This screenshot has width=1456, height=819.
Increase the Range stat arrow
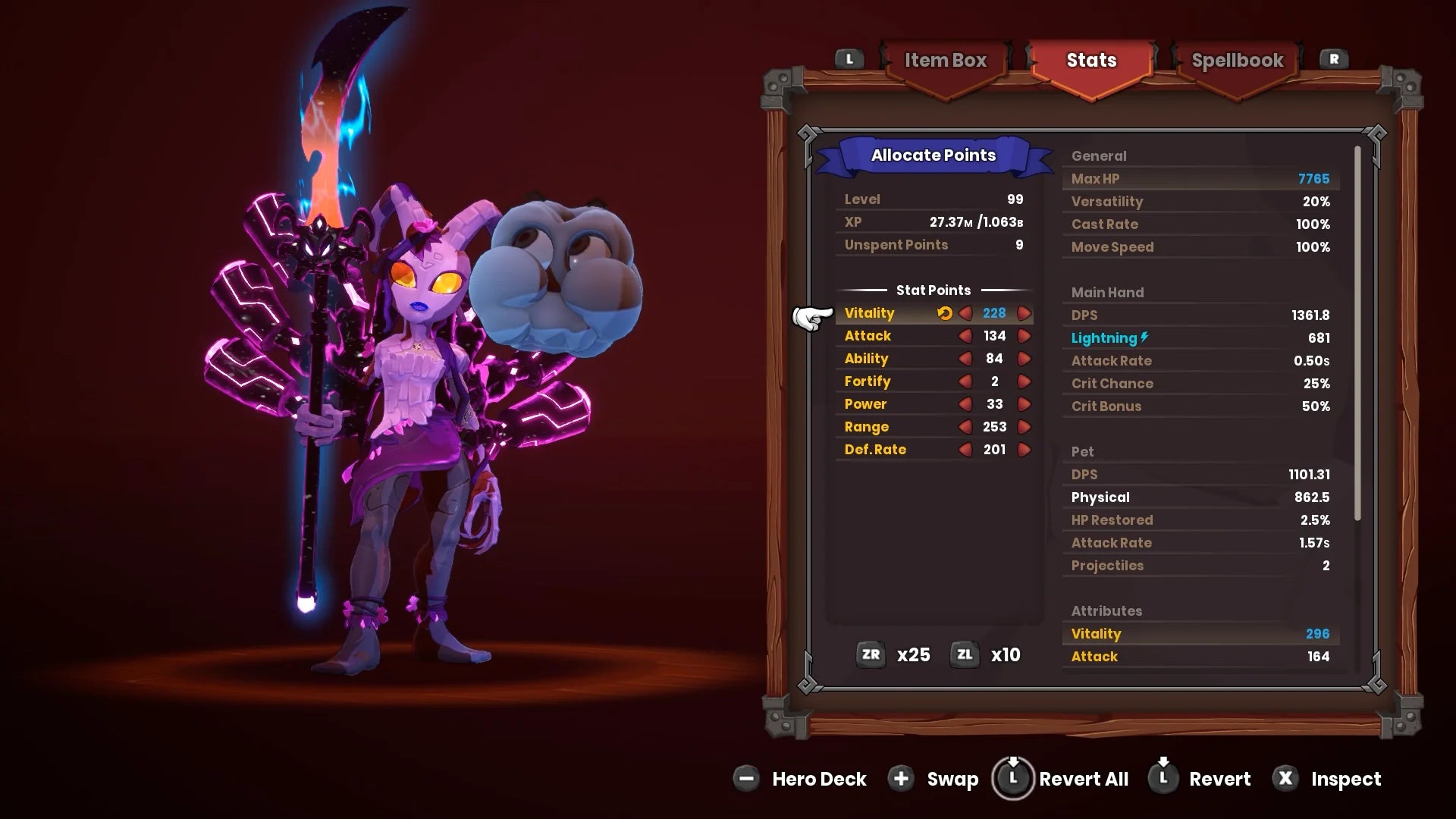[1025, 426]
